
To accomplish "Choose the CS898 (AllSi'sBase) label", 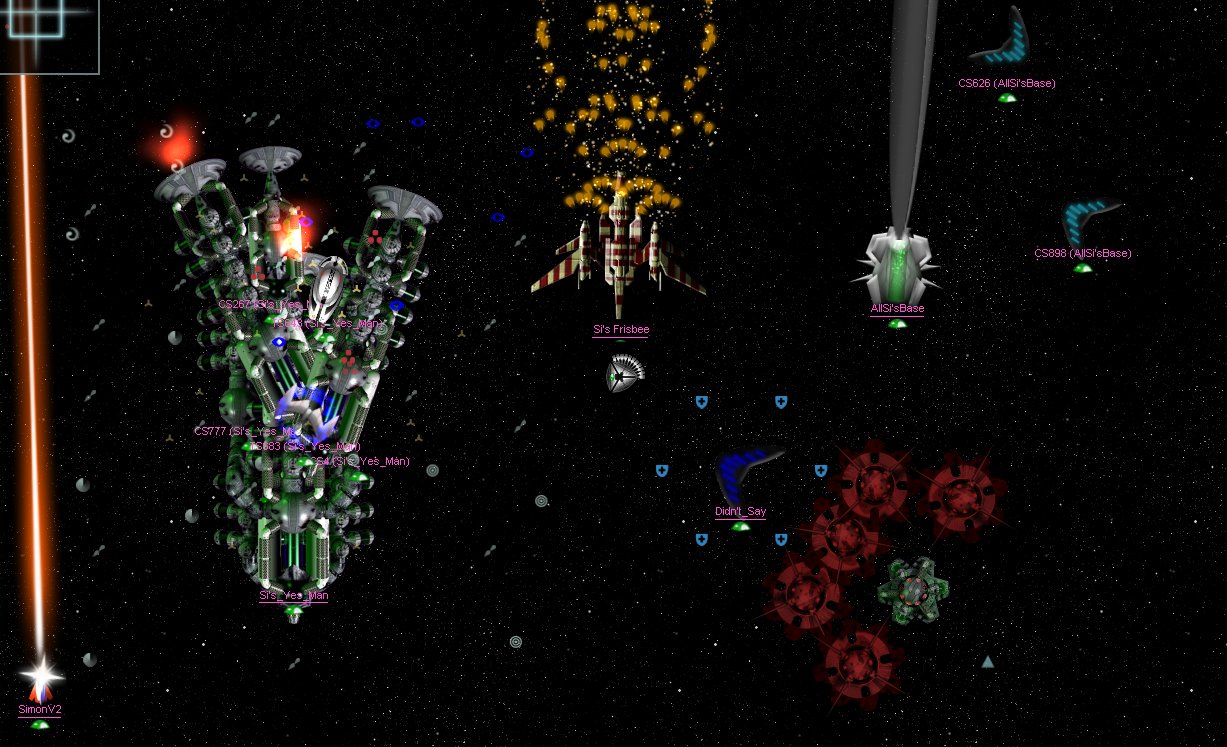I will [1082, 254].
